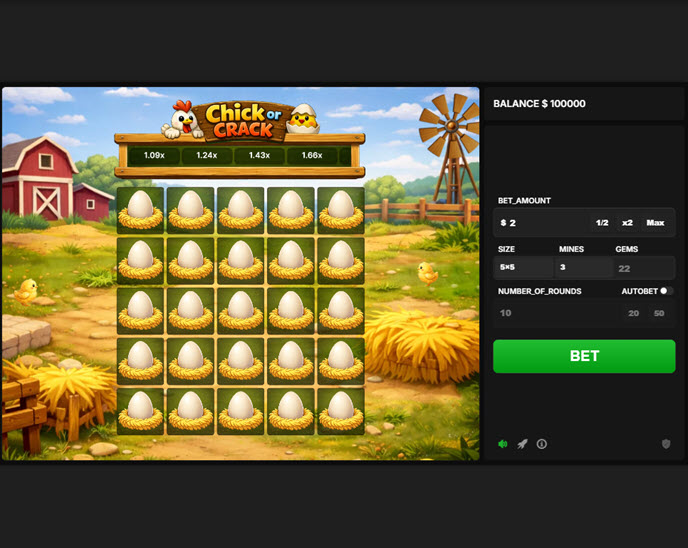Reveal the center egg of the grid
Image resolution: width=688 pixels, height=548 pixels.
[240, 310]
